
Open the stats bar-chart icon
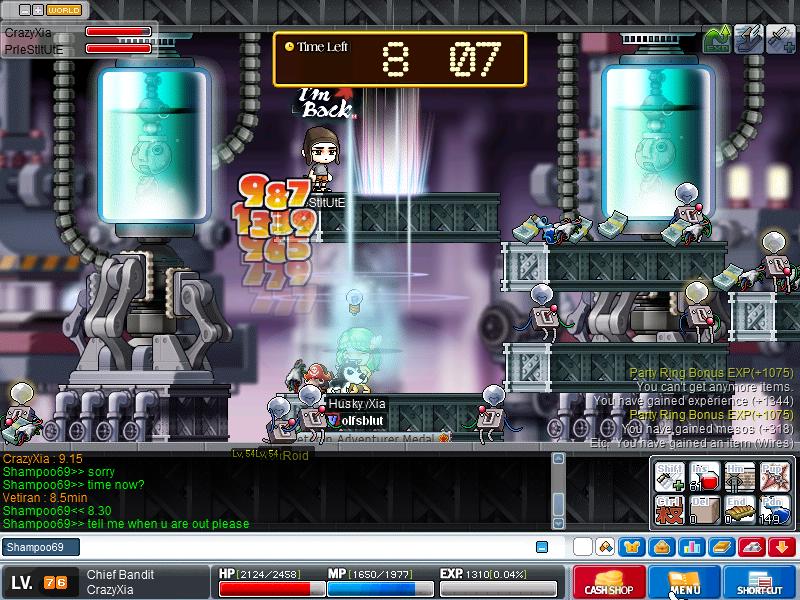click(691, 547)
